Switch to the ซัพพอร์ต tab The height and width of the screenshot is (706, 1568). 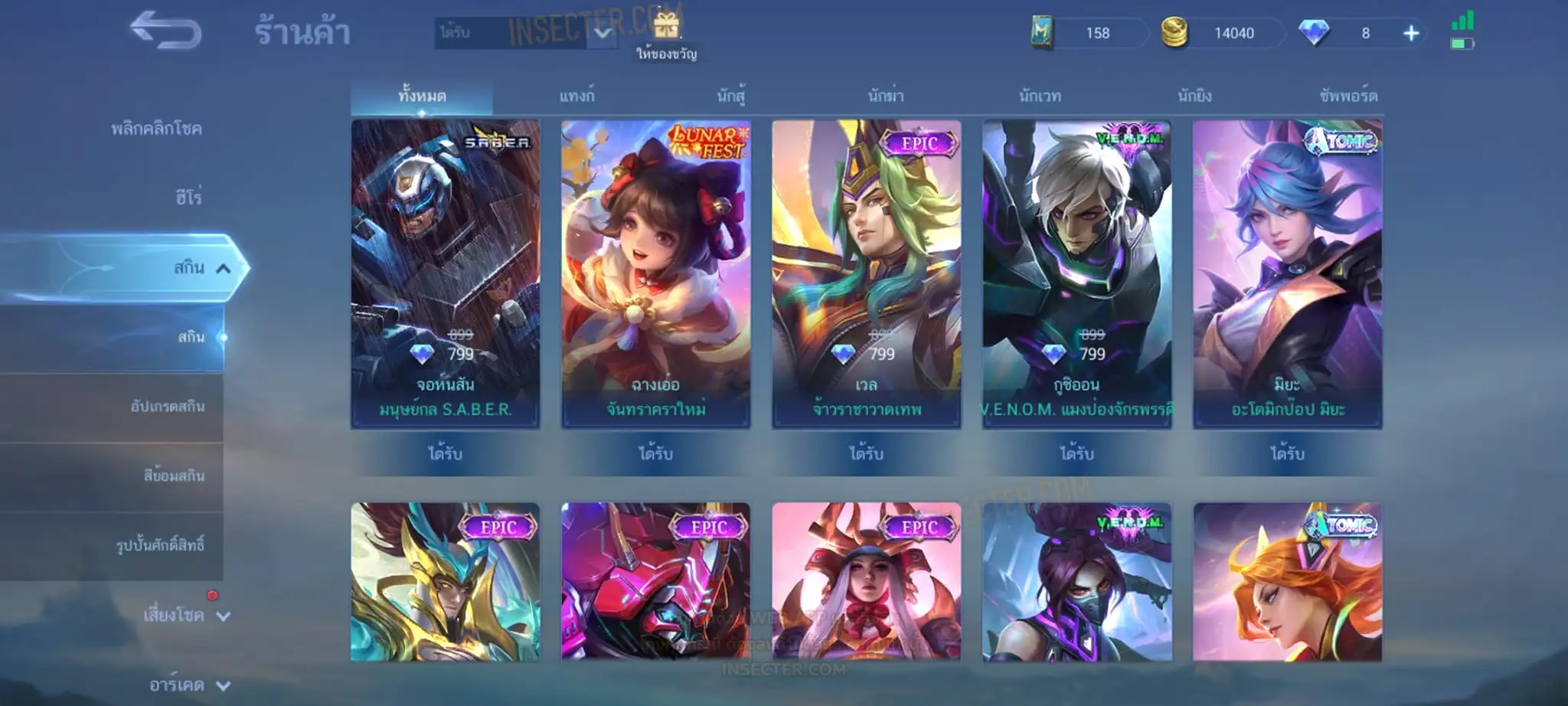tap(1348, 96)
